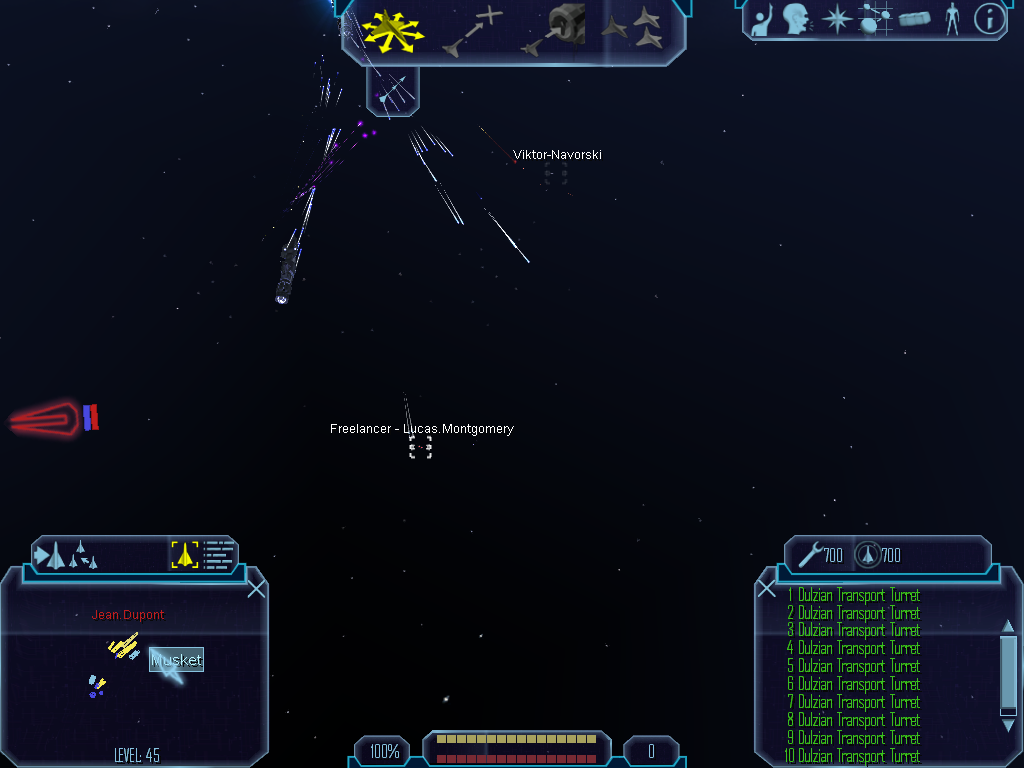Image resolution: width=1024 pixels, height=768 pixels.
Task: Use the wrench repair kits button
Action: 820,555
